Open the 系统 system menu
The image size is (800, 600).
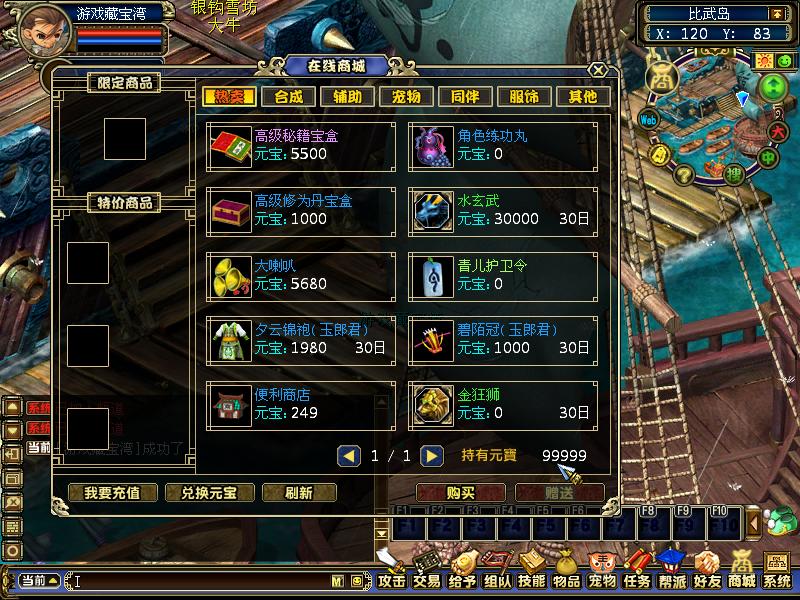(x=777, y=570)
